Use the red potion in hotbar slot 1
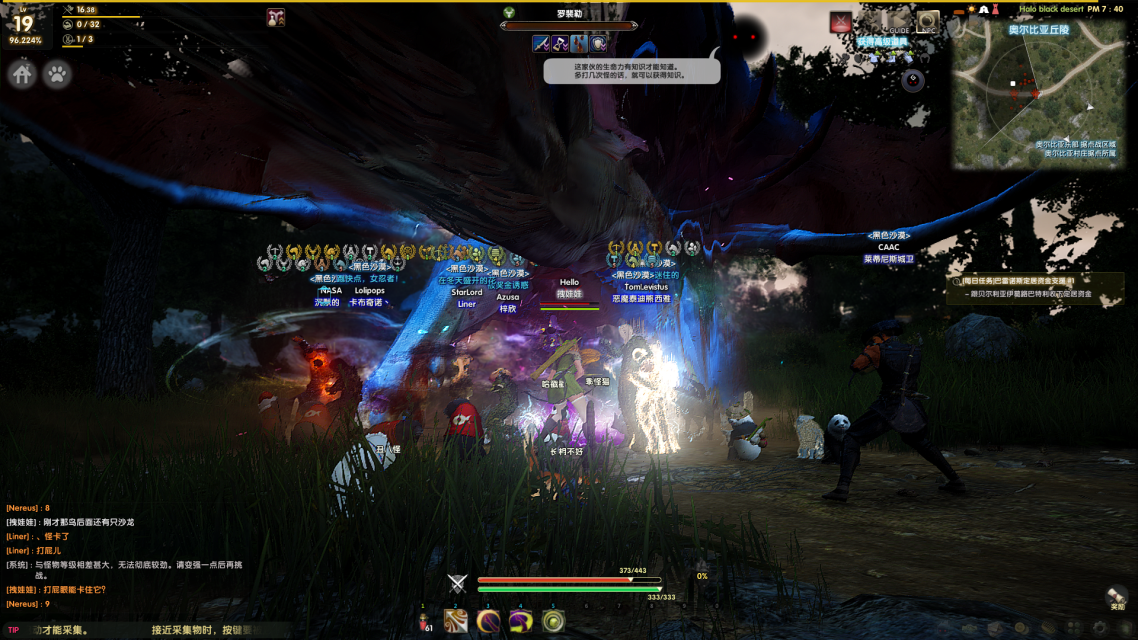Image resolution: width=1138 pixels, height=640 pixels. [x=424, y=621]
